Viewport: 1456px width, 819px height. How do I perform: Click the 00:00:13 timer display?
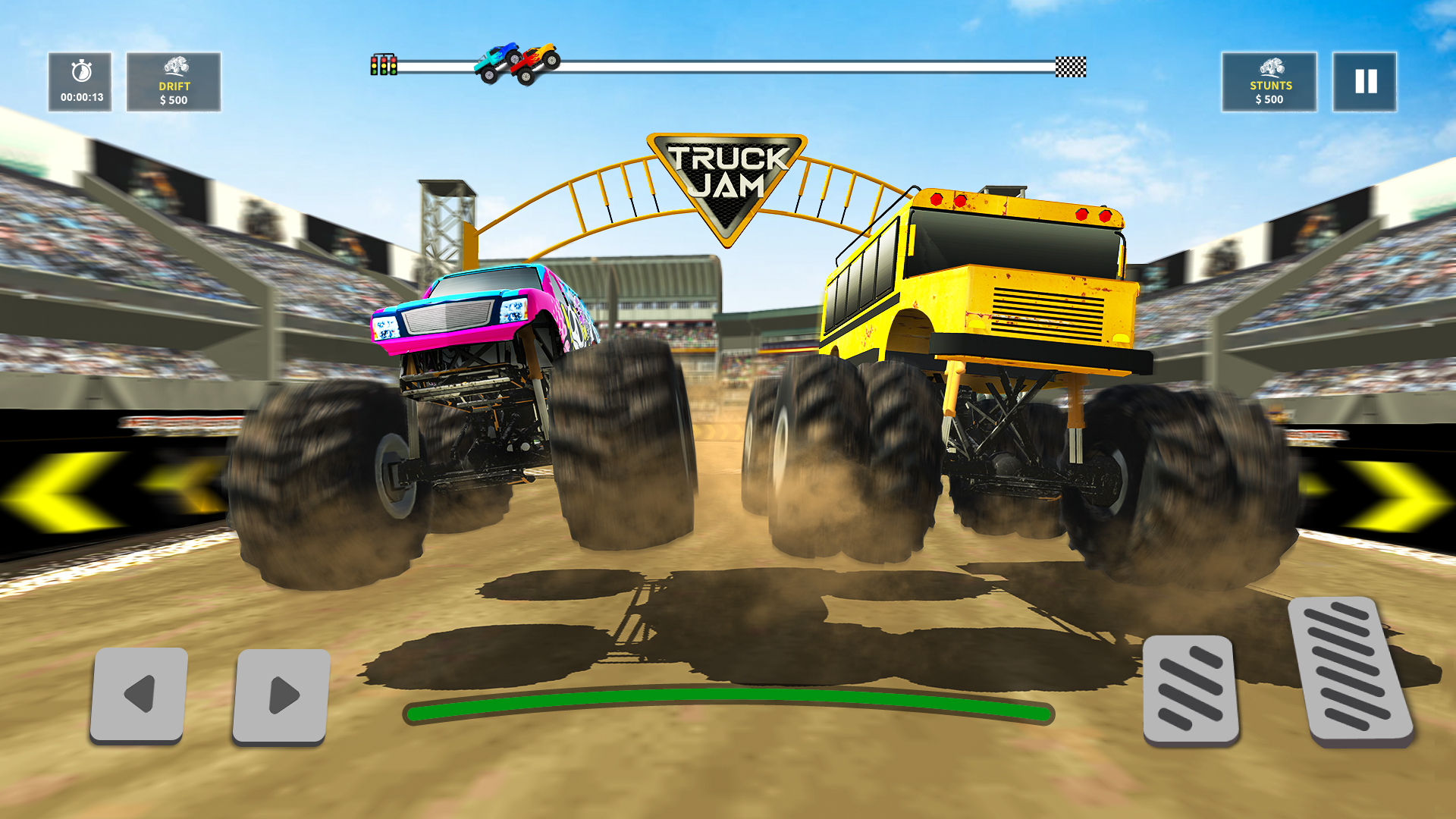(x=81, y=97)
